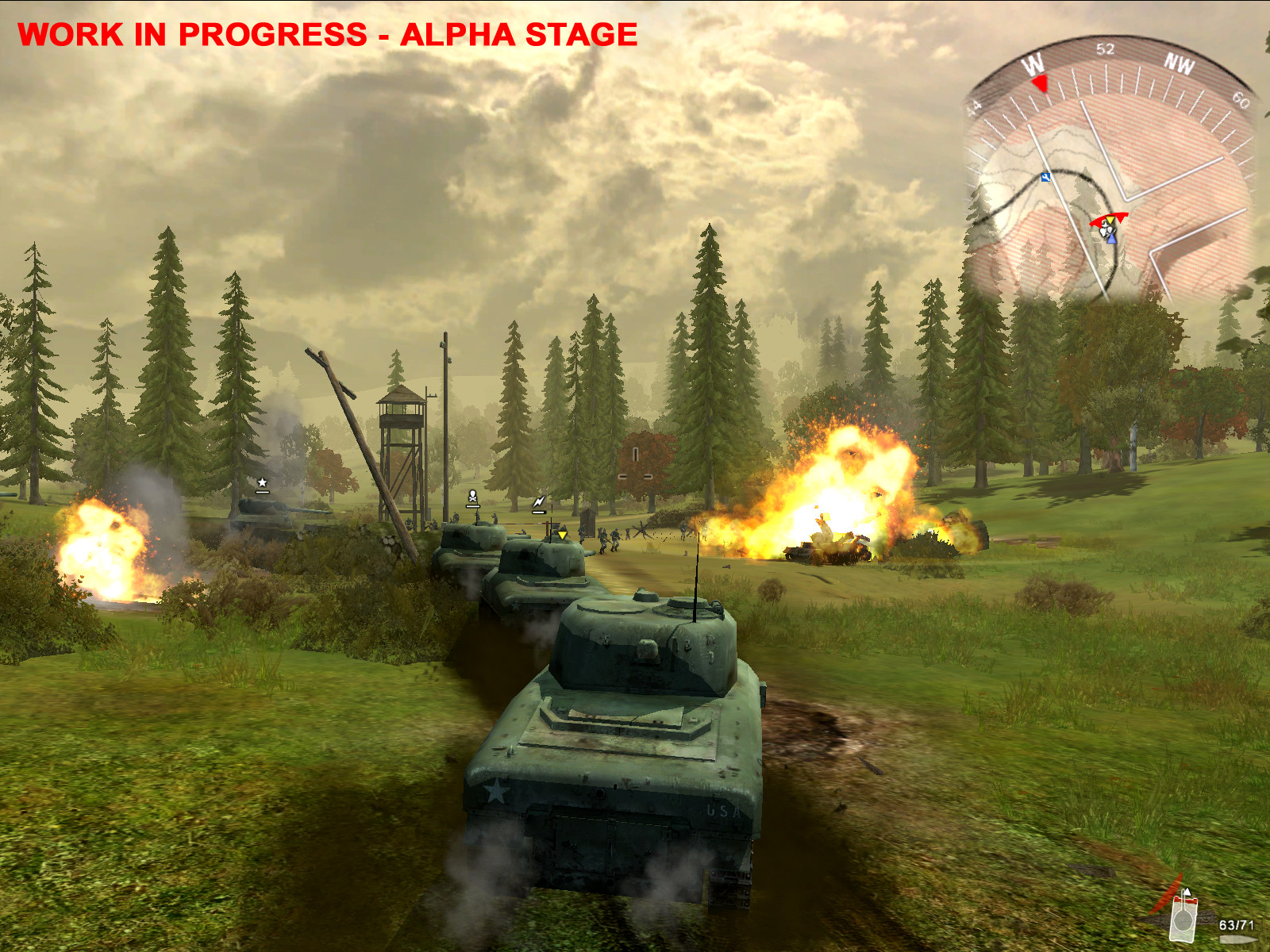This screenshot has height=952, width=1270.
Task: Select the star marker above the far-left tank
Action: tap(260, 482)
